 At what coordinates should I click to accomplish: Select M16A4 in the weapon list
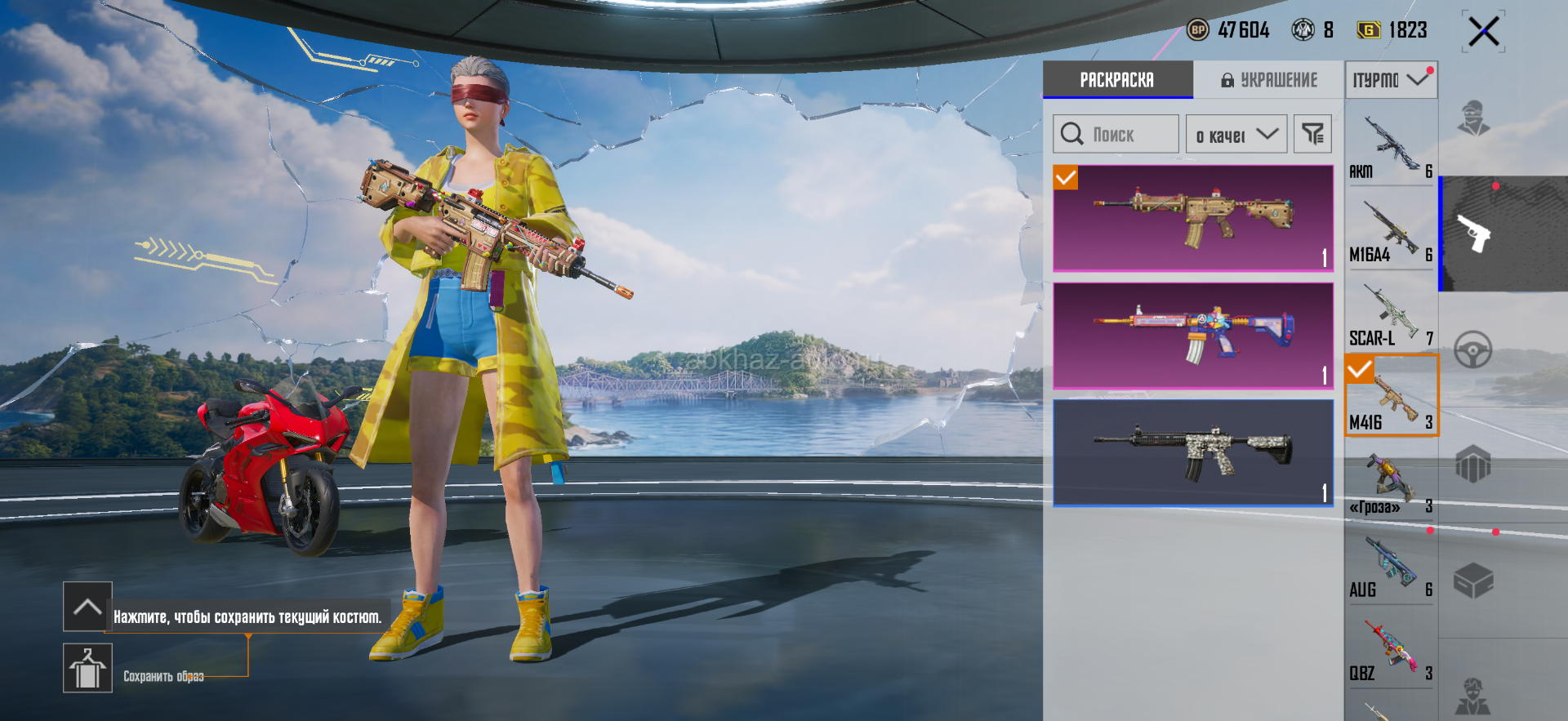point(1391,231)
